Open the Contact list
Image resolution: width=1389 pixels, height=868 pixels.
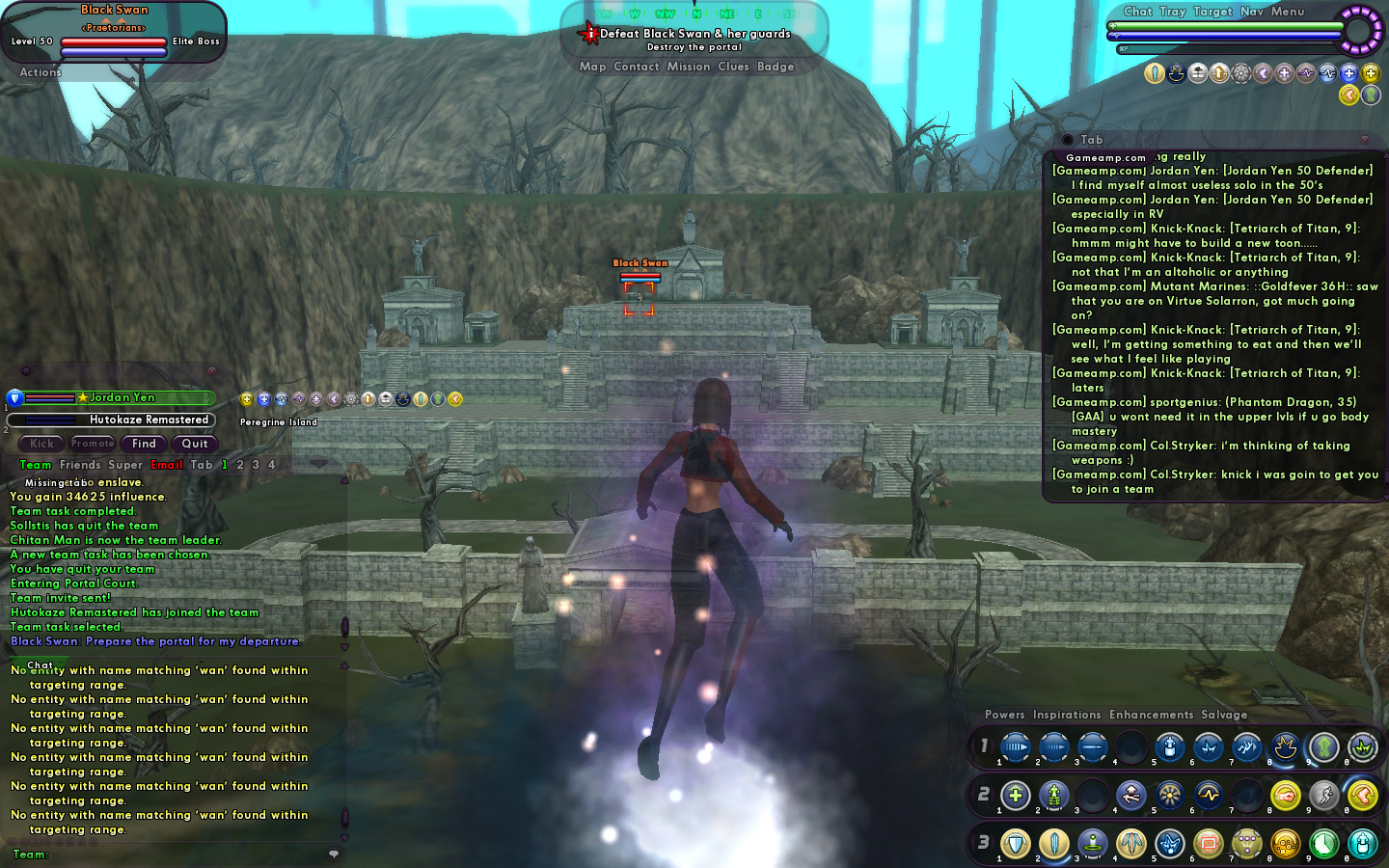point(636,67)
